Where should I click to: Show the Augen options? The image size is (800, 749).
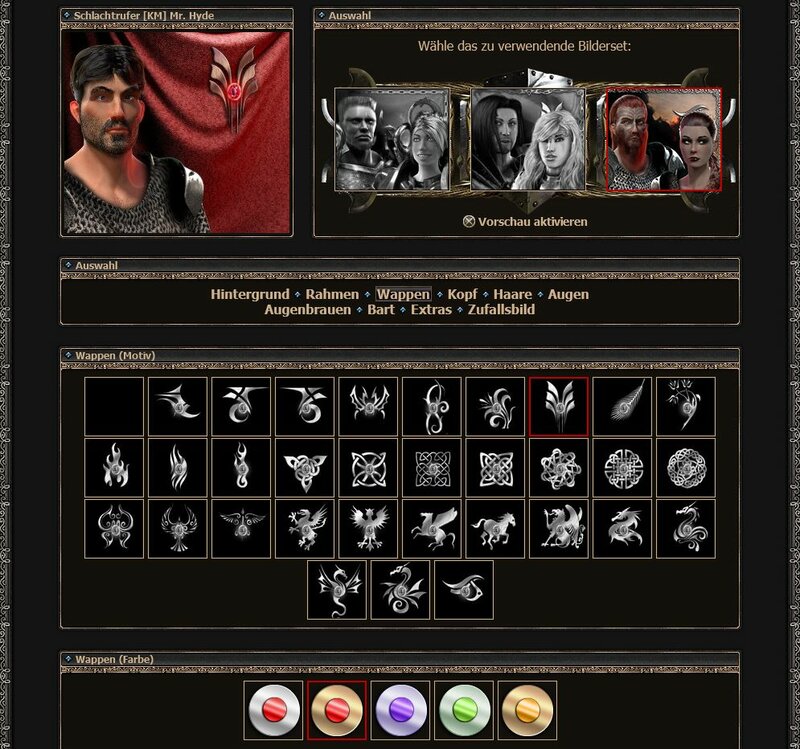tap(568, 294)
